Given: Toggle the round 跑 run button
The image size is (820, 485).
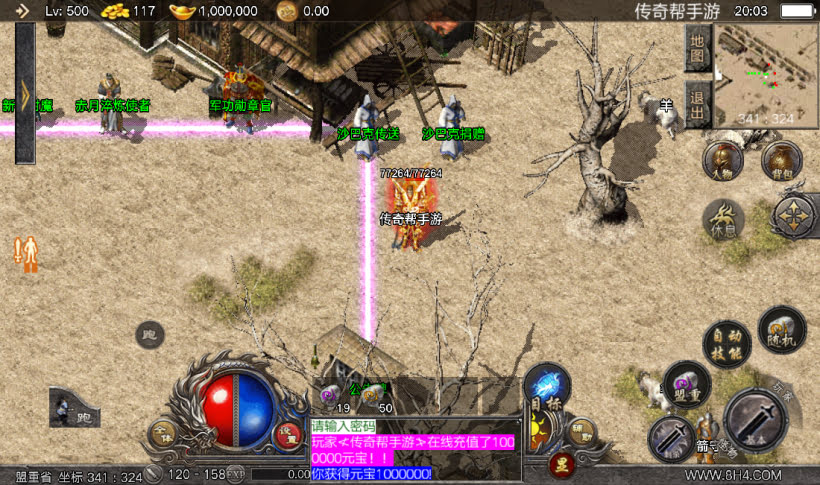Looking at the screenshot, I should [x=150, y=335].
